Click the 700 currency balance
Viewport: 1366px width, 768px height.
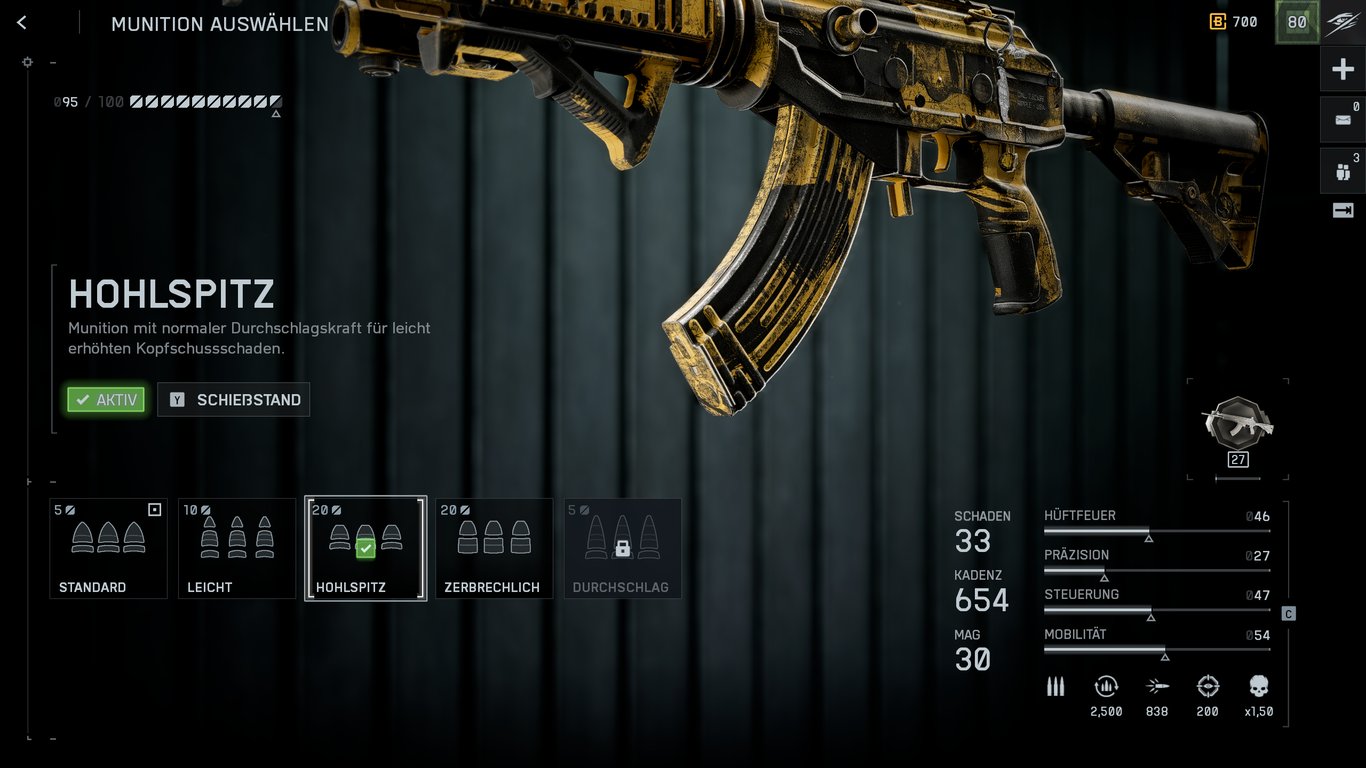1233,22
